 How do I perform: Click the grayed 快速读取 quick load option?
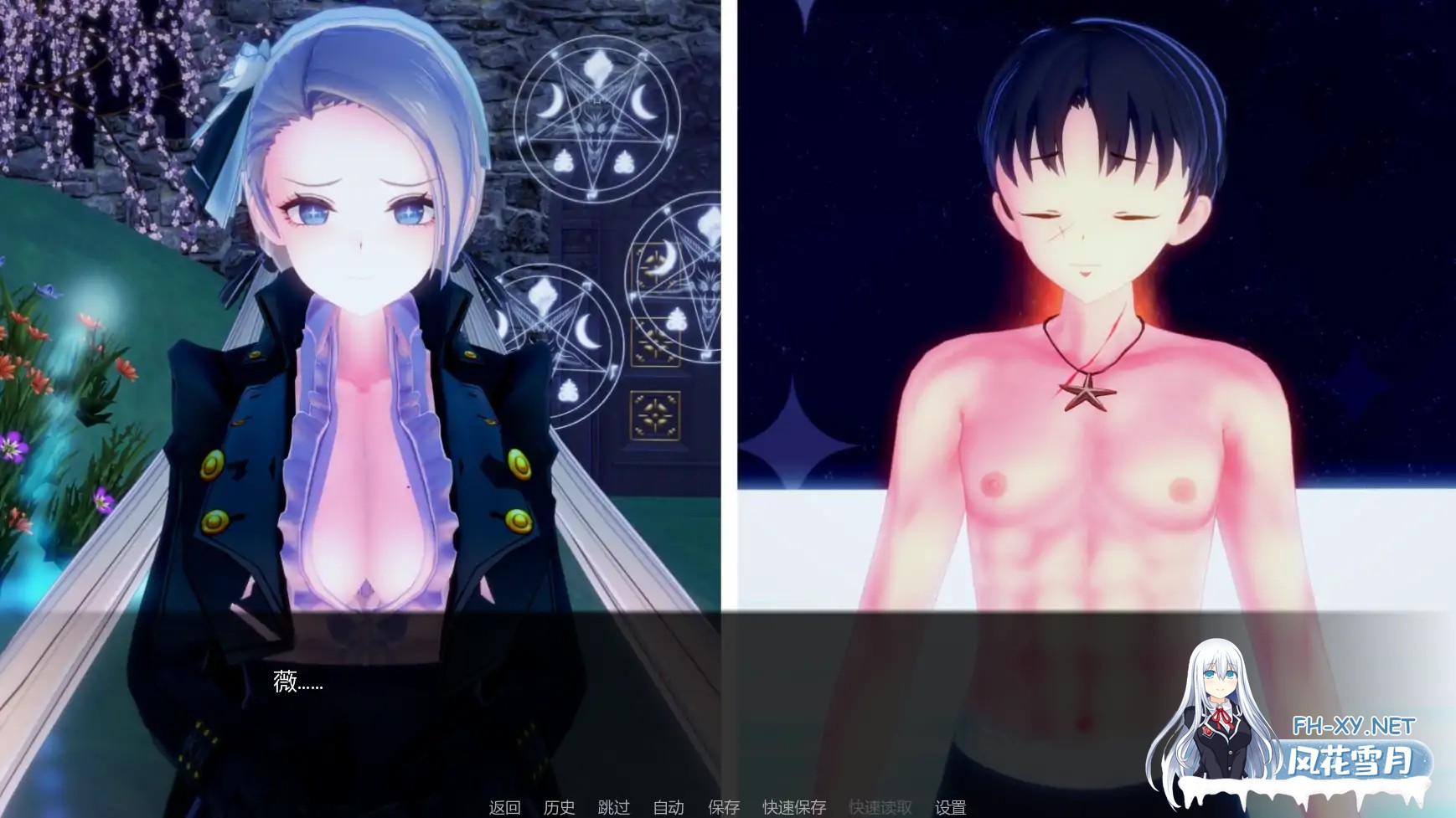click(x=881, y=808)
